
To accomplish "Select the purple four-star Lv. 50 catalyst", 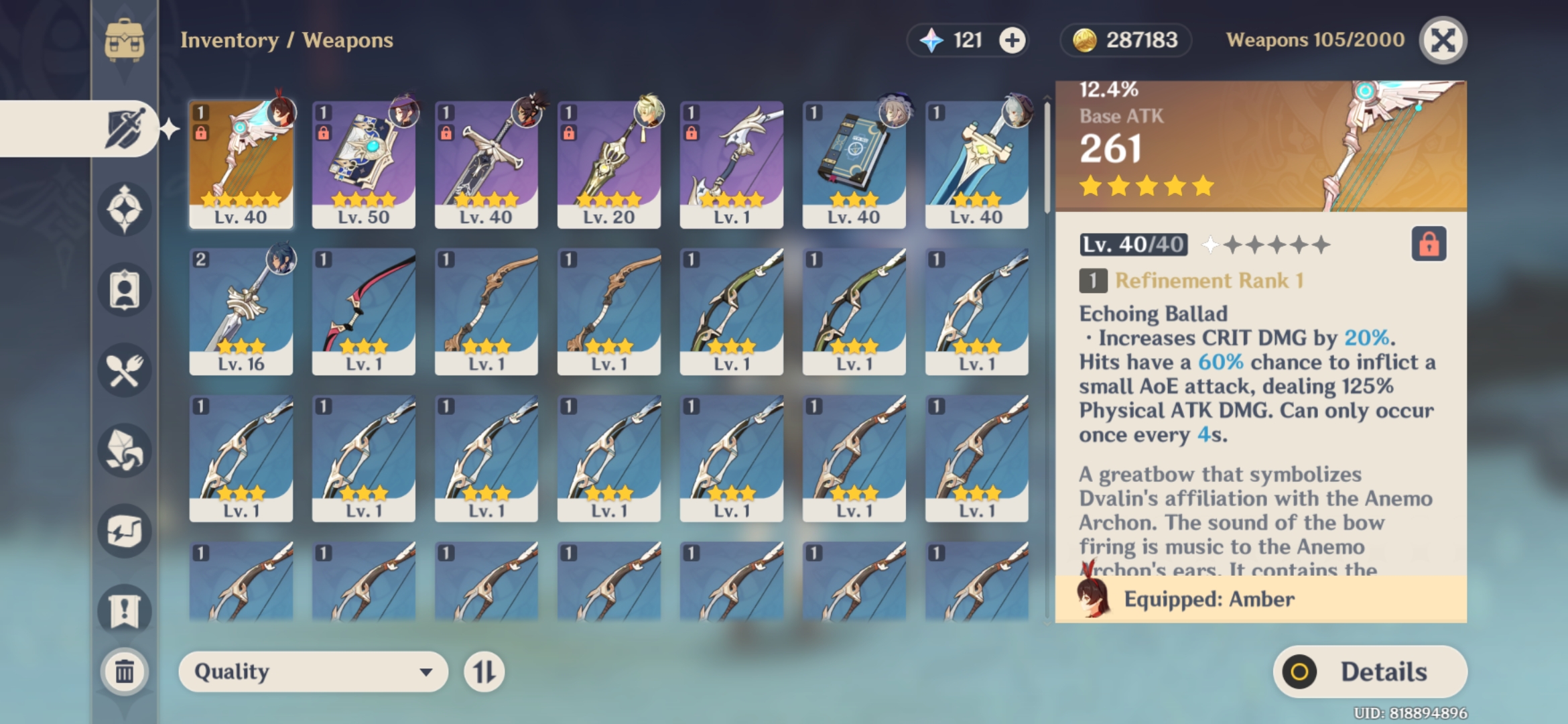I will [363, 164].
